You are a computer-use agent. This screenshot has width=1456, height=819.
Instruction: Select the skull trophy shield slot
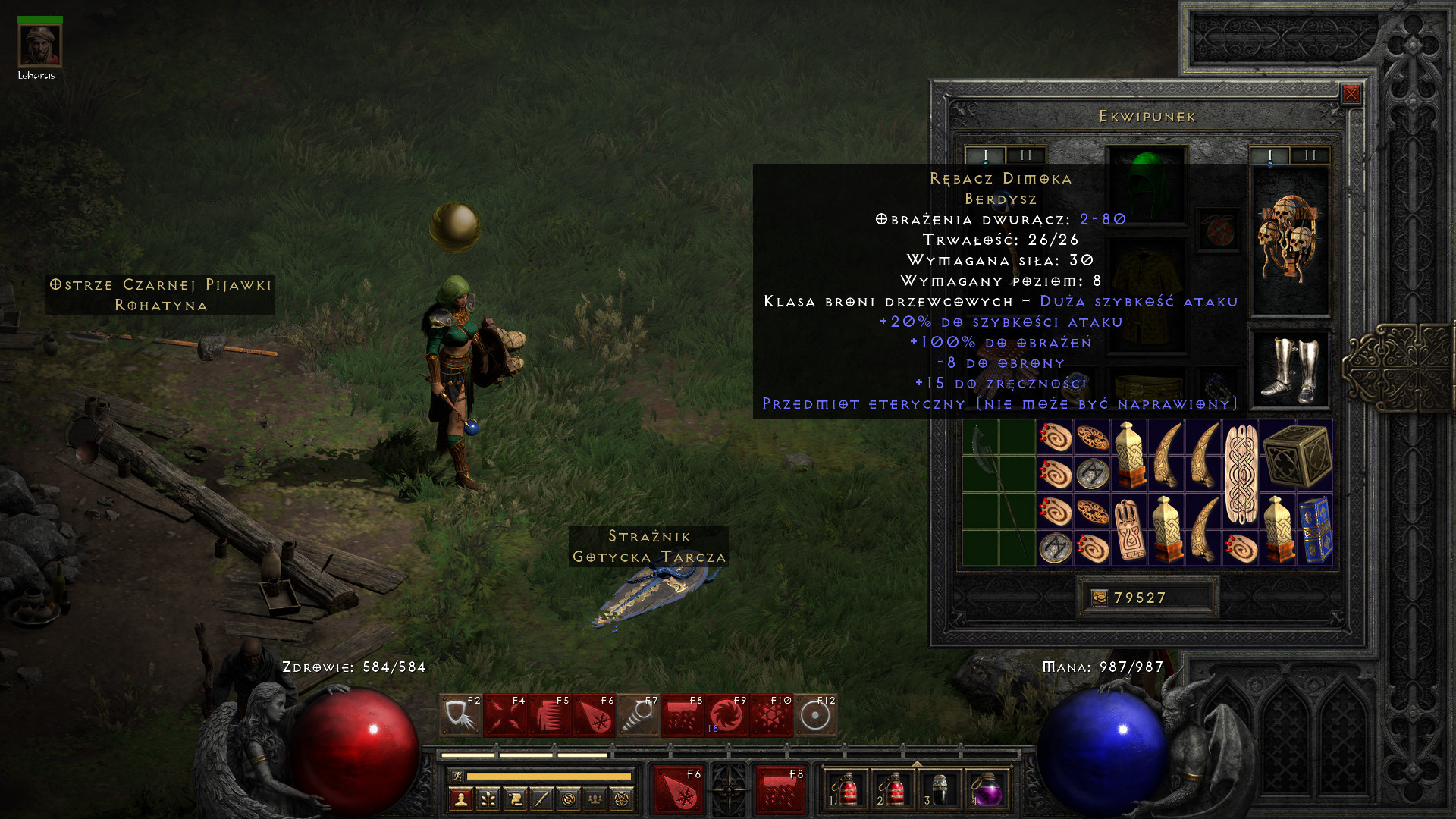(x=1289, y=240)
